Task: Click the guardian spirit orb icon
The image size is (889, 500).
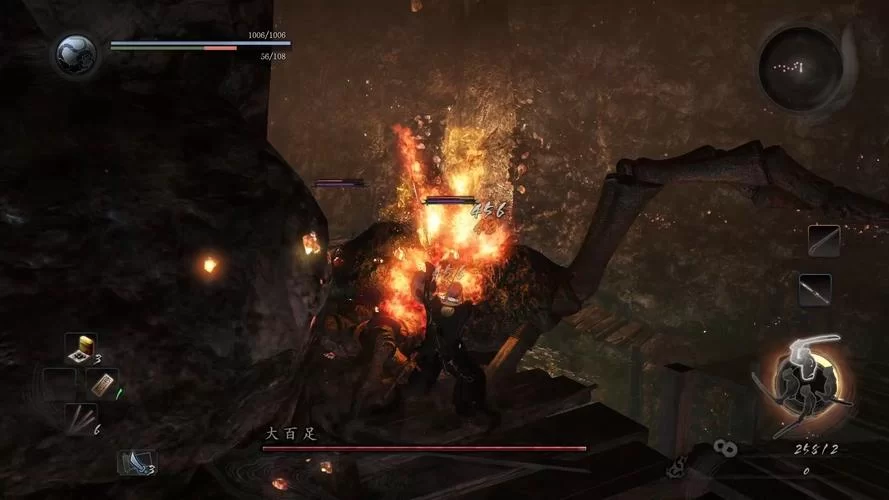Action: [76, 54]
